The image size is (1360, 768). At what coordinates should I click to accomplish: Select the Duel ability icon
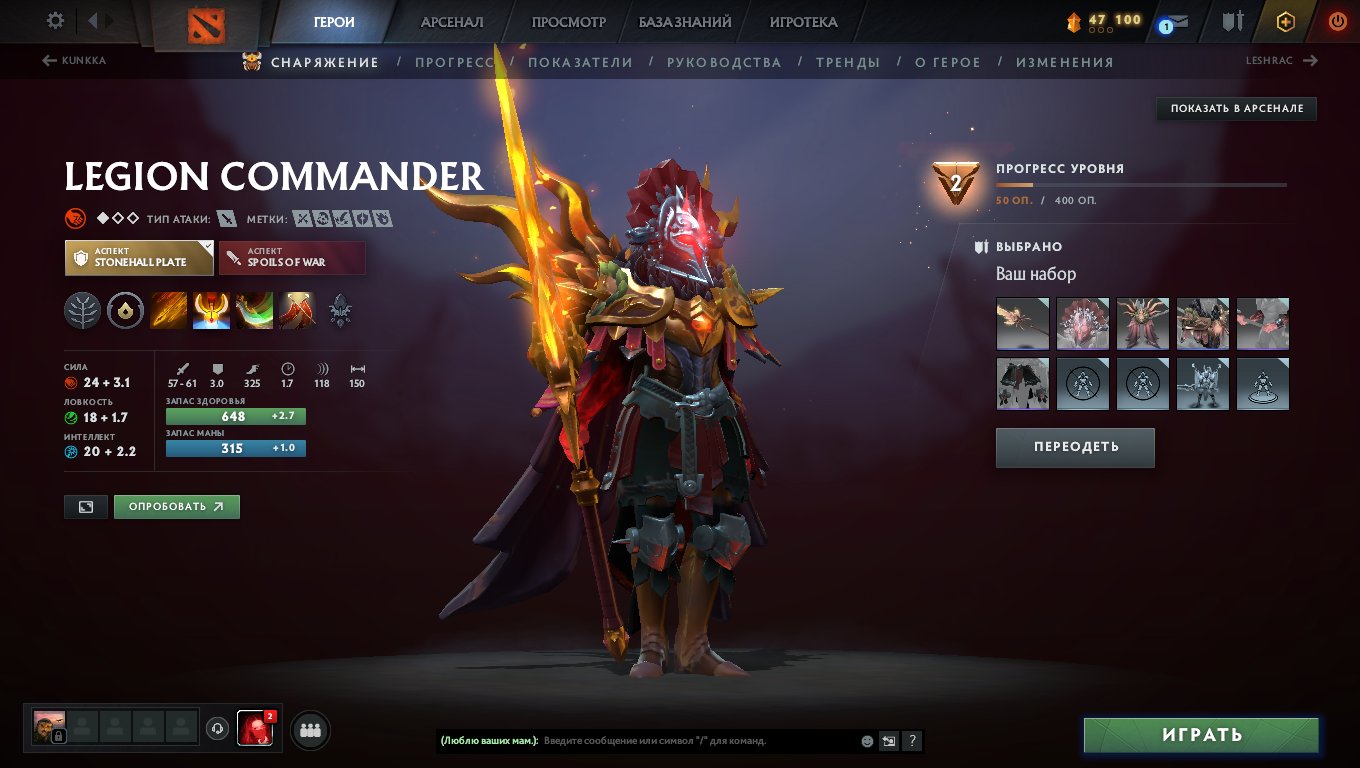click(296, 310)
